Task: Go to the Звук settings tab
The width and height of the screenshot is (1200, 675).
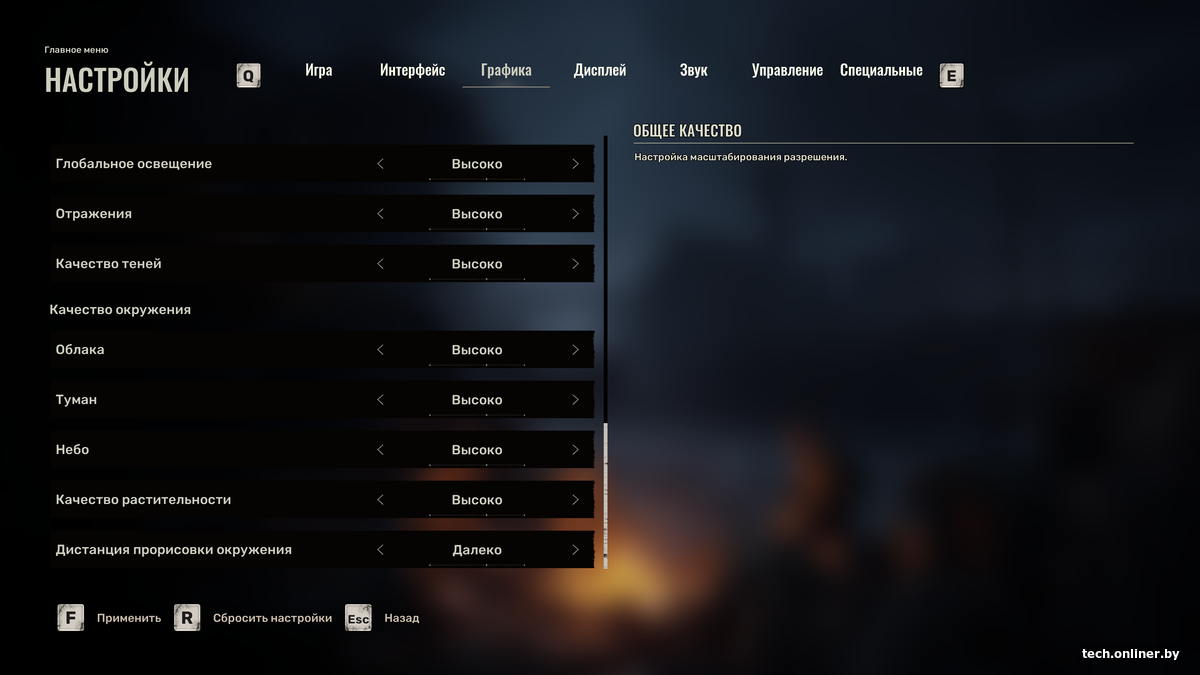Action: point(693,71)
